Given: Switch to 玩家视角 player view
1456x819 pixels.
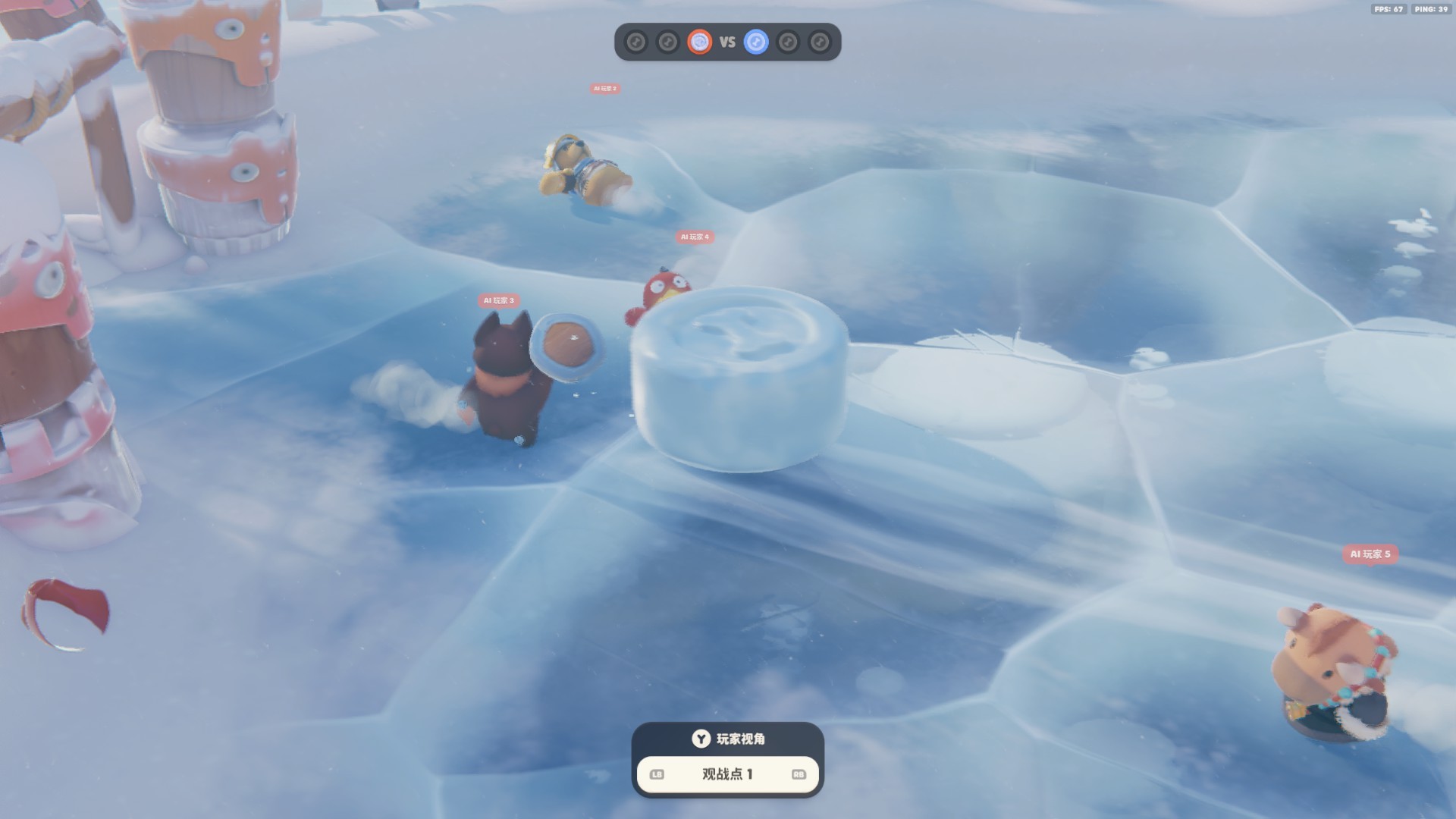Looking at the screenshot, I should pos(728,739).
